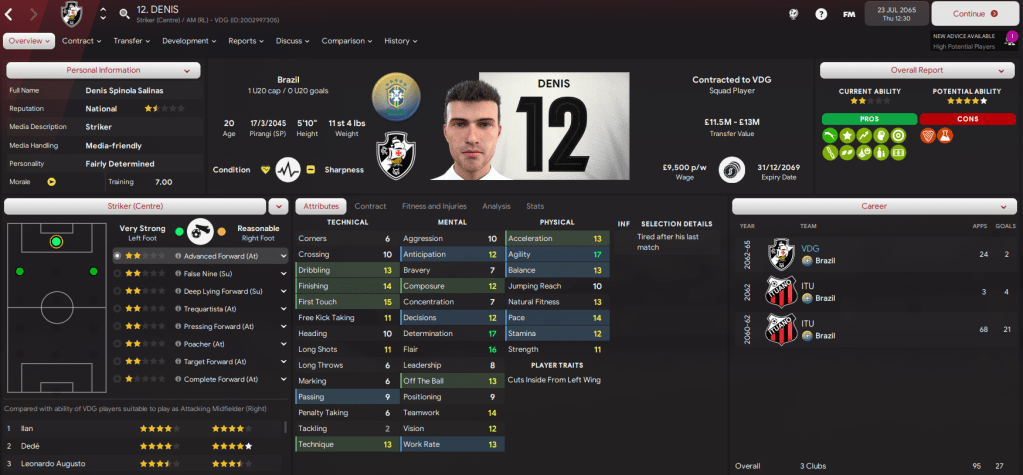Open the help question mark icon
The height and width of the screenshot is (475, 1023).
[x=821, y=14]
